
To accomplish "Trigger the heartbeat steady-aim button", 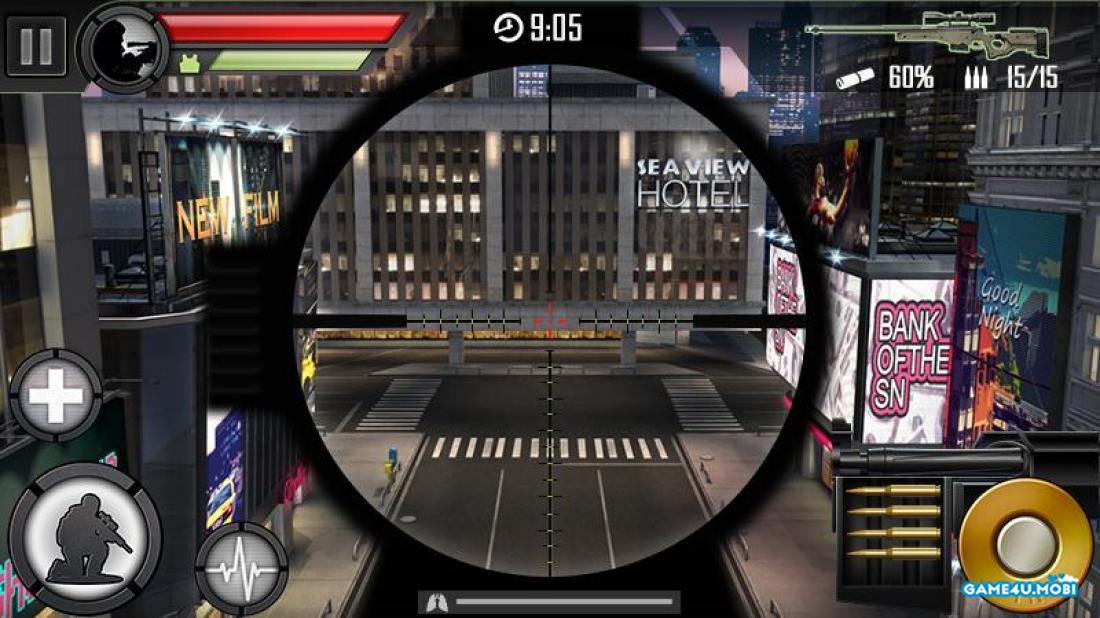I will click(x=242, y=568).
